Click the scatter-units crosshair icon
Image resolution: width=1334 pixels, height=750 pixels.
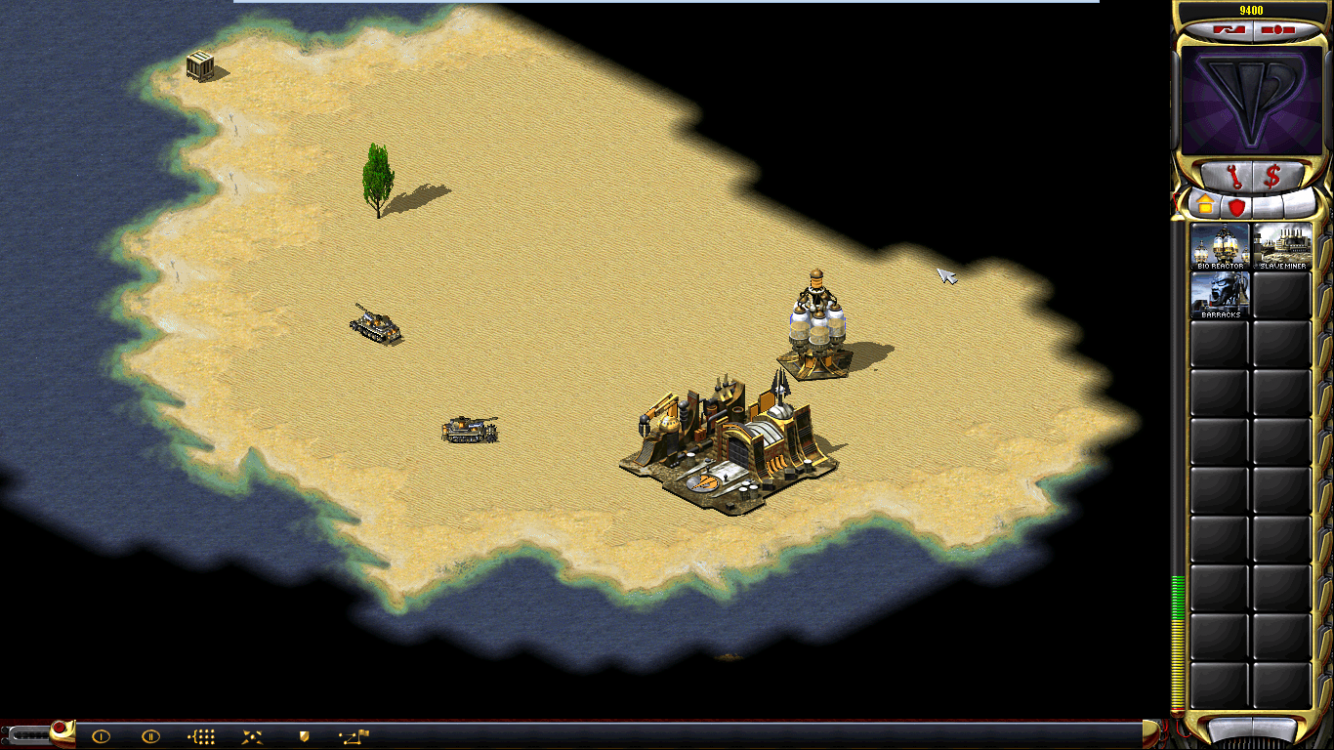[x=251, y=734]
